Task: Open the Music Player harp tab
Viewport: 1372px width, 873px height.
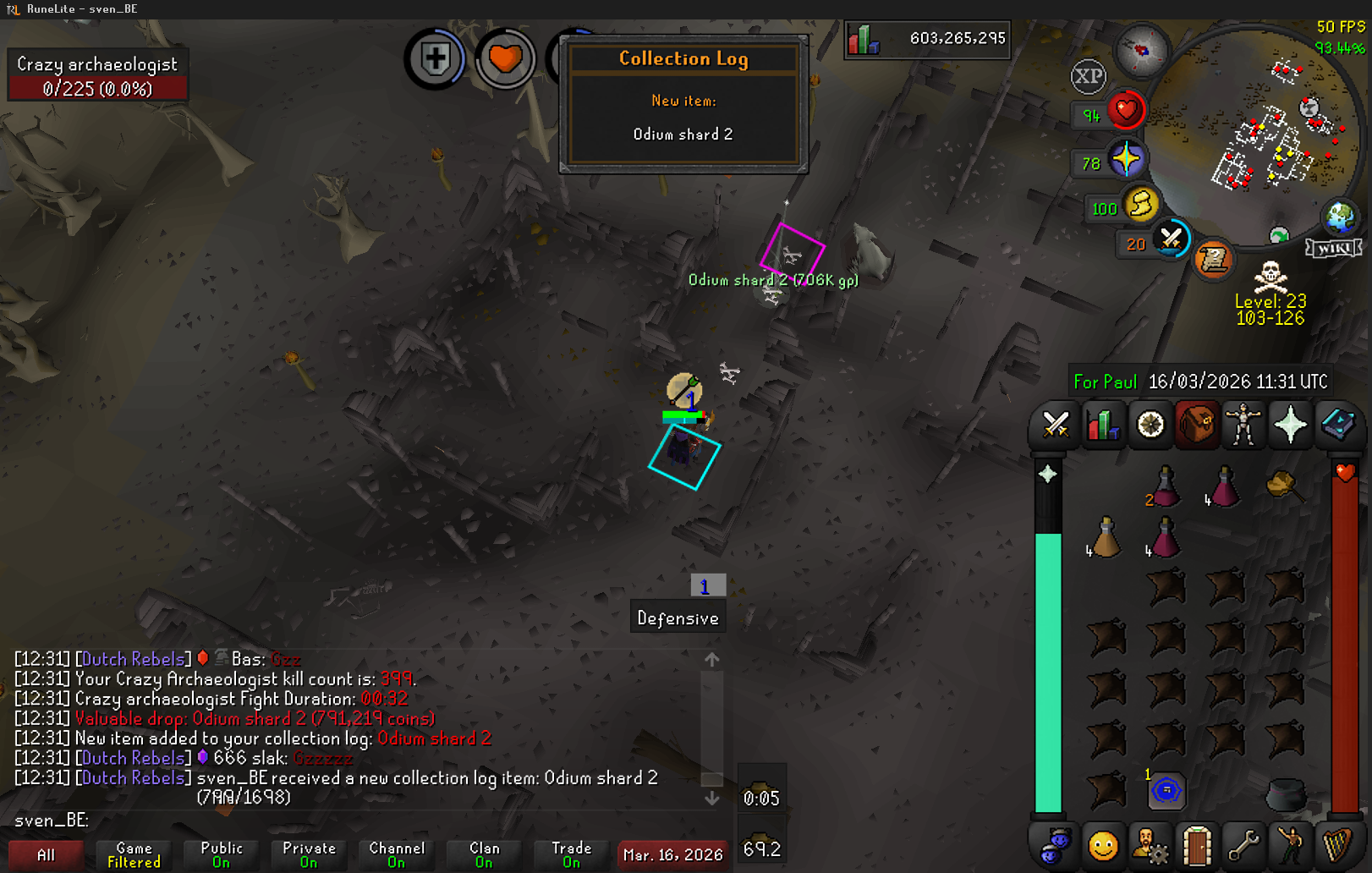Action: [1337, 845]
